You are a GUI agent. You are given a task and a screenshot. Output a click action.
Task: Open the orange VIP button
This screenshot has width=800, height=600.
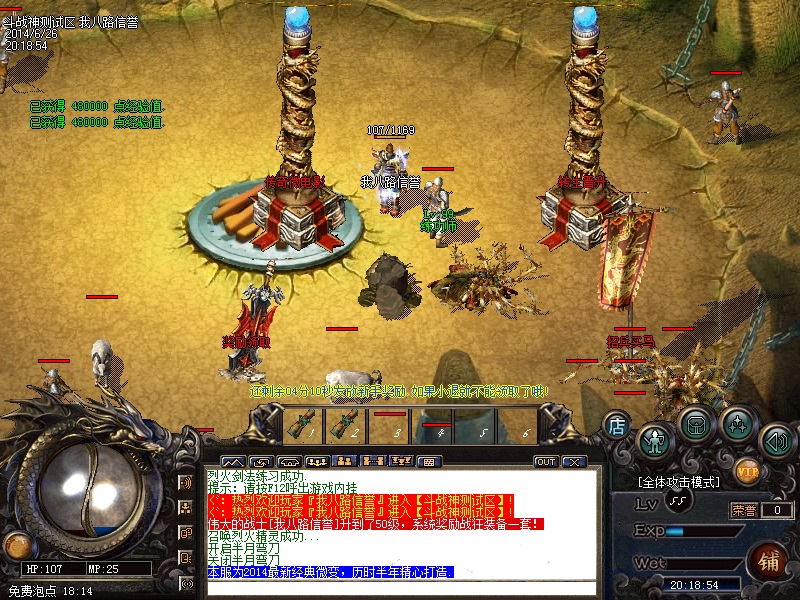point(747,468)
